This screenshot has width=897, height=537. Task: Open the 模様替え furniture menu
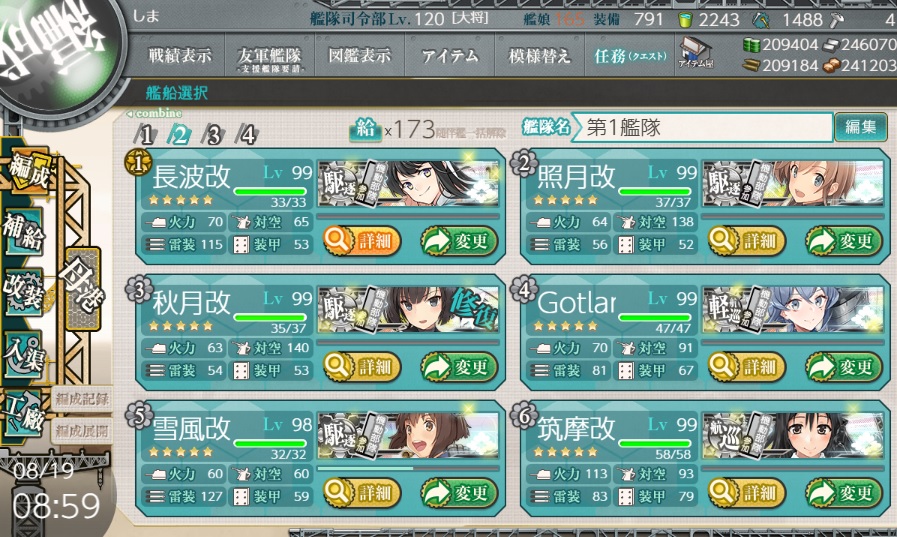pyautogui.click(x=539, y=57)
